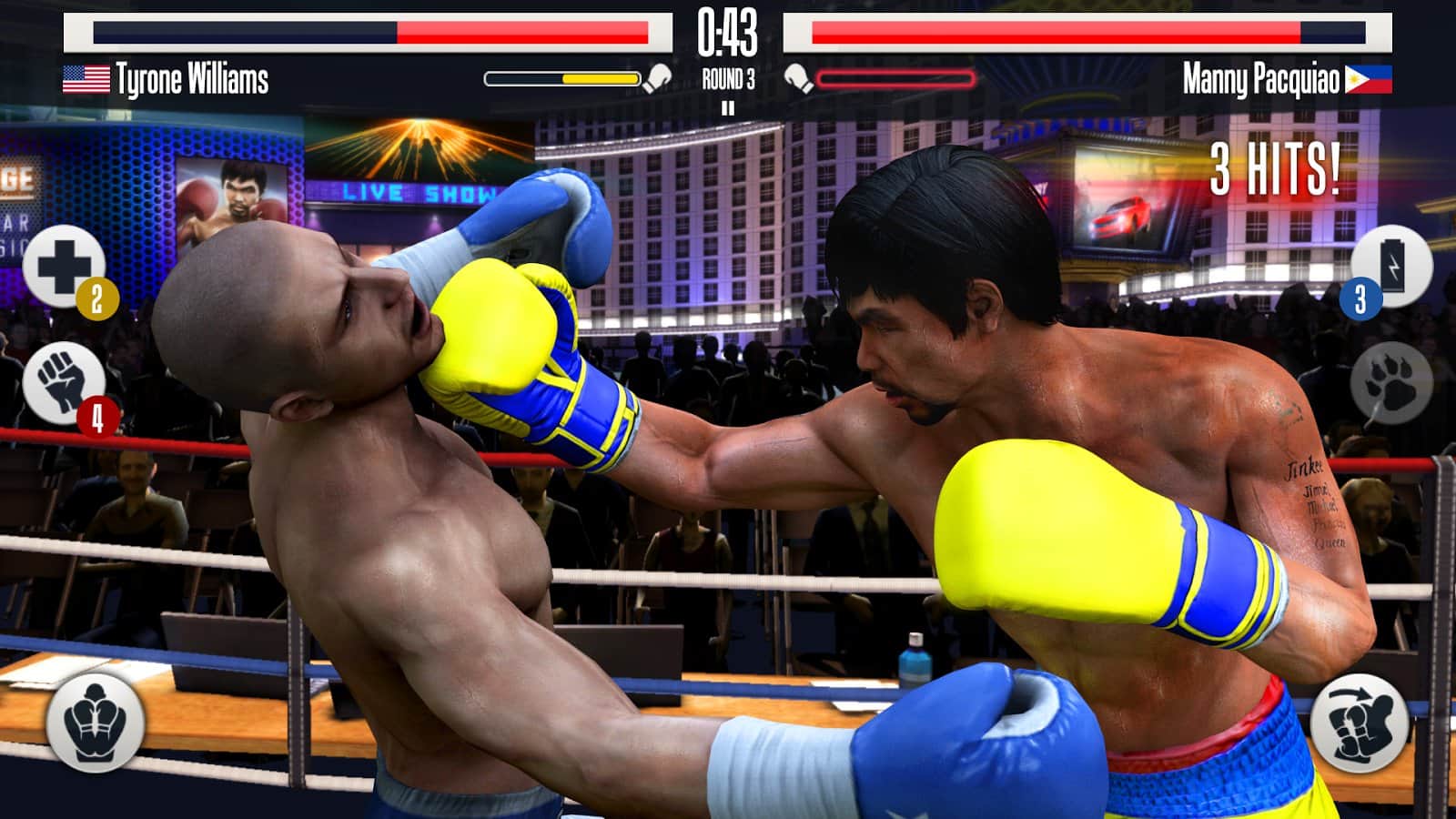
Task: Activate the raised fist power-up
Action: (63, 383)
